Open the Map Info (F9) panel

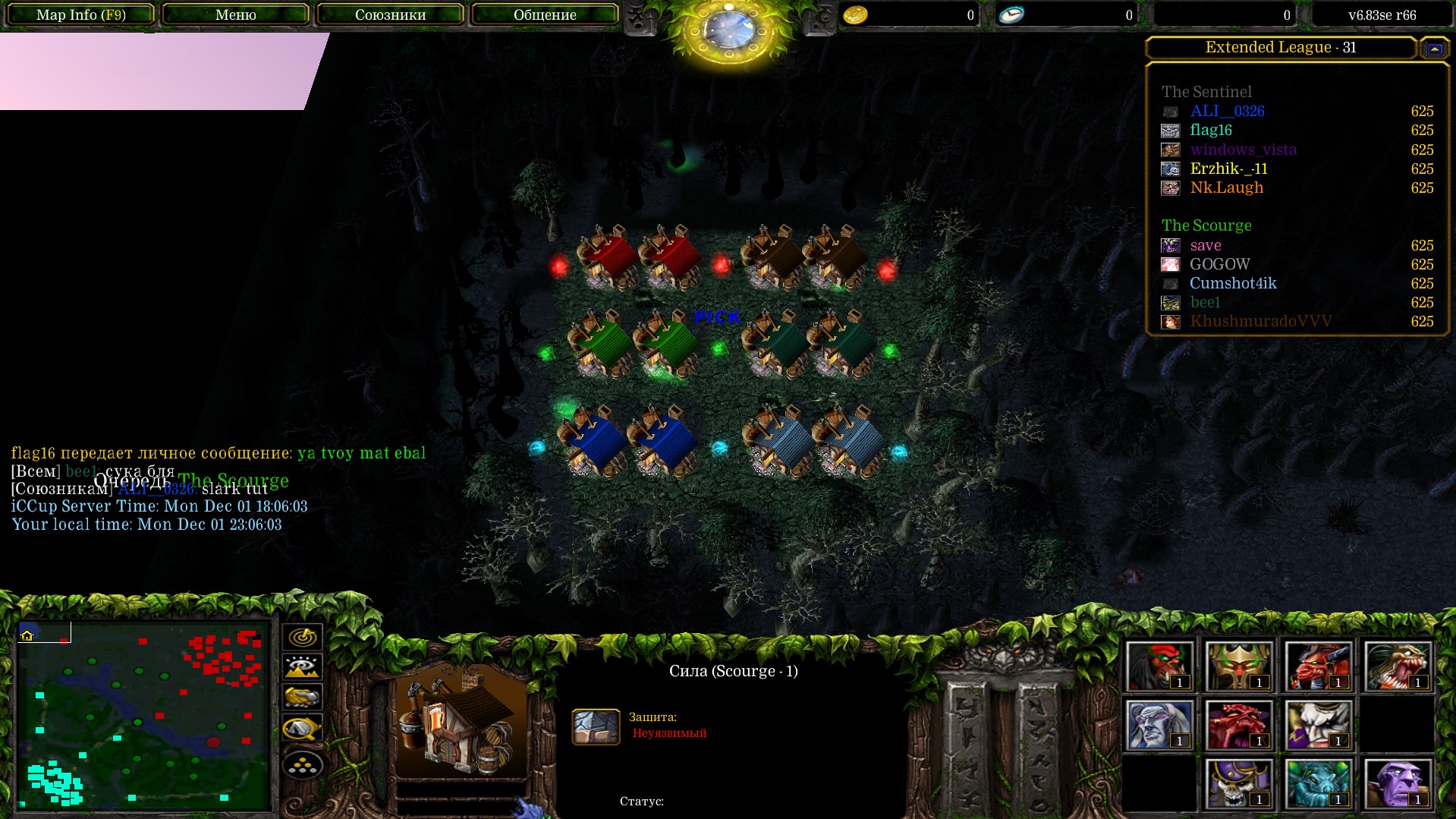tap(80, 14)
